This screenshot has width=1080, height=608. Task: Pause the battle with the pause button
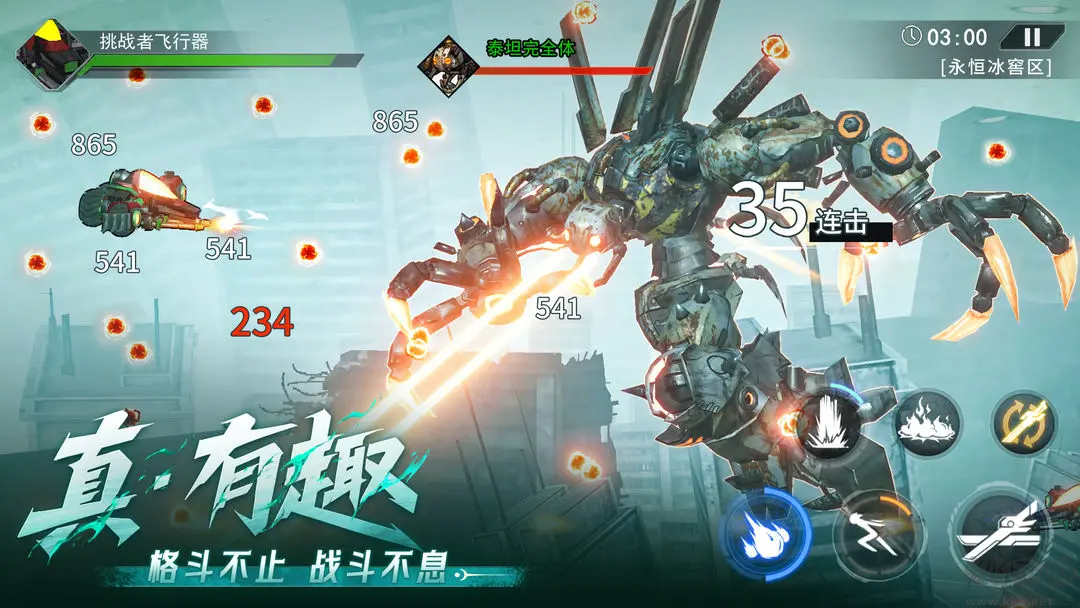(1032, 38)
